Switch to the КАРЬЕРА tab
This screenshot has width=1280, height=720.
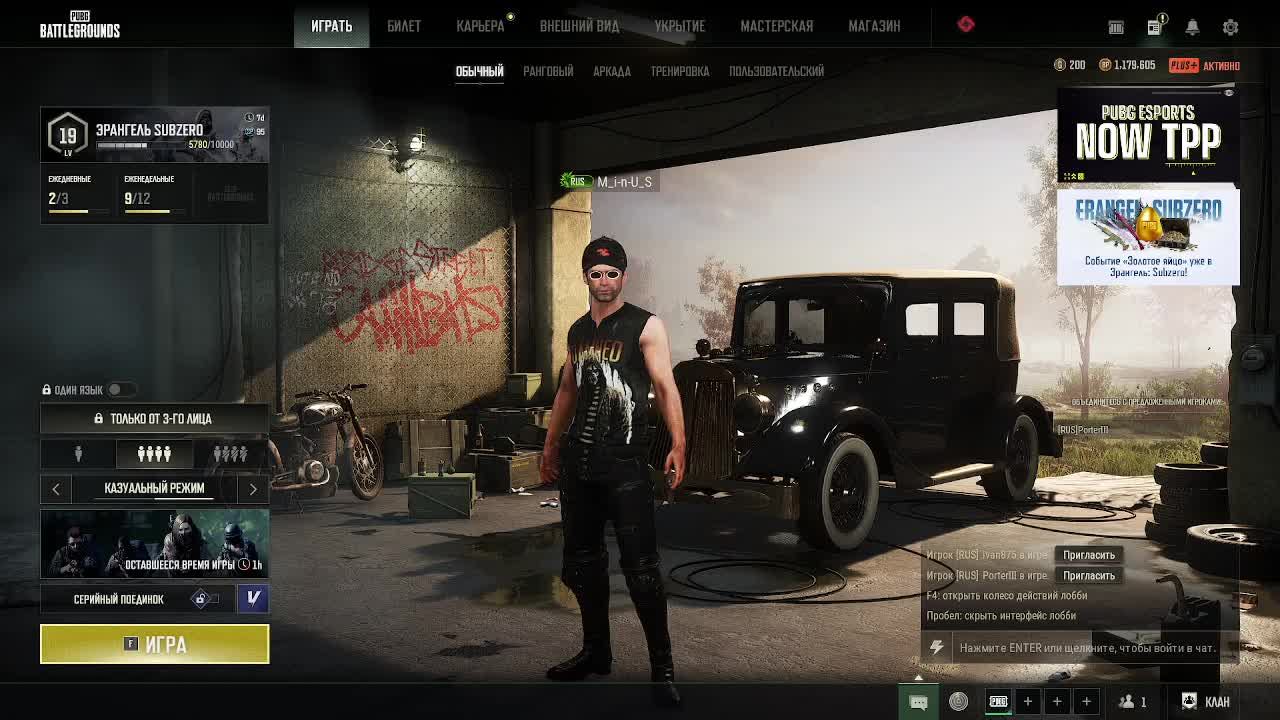coord(480,26)
